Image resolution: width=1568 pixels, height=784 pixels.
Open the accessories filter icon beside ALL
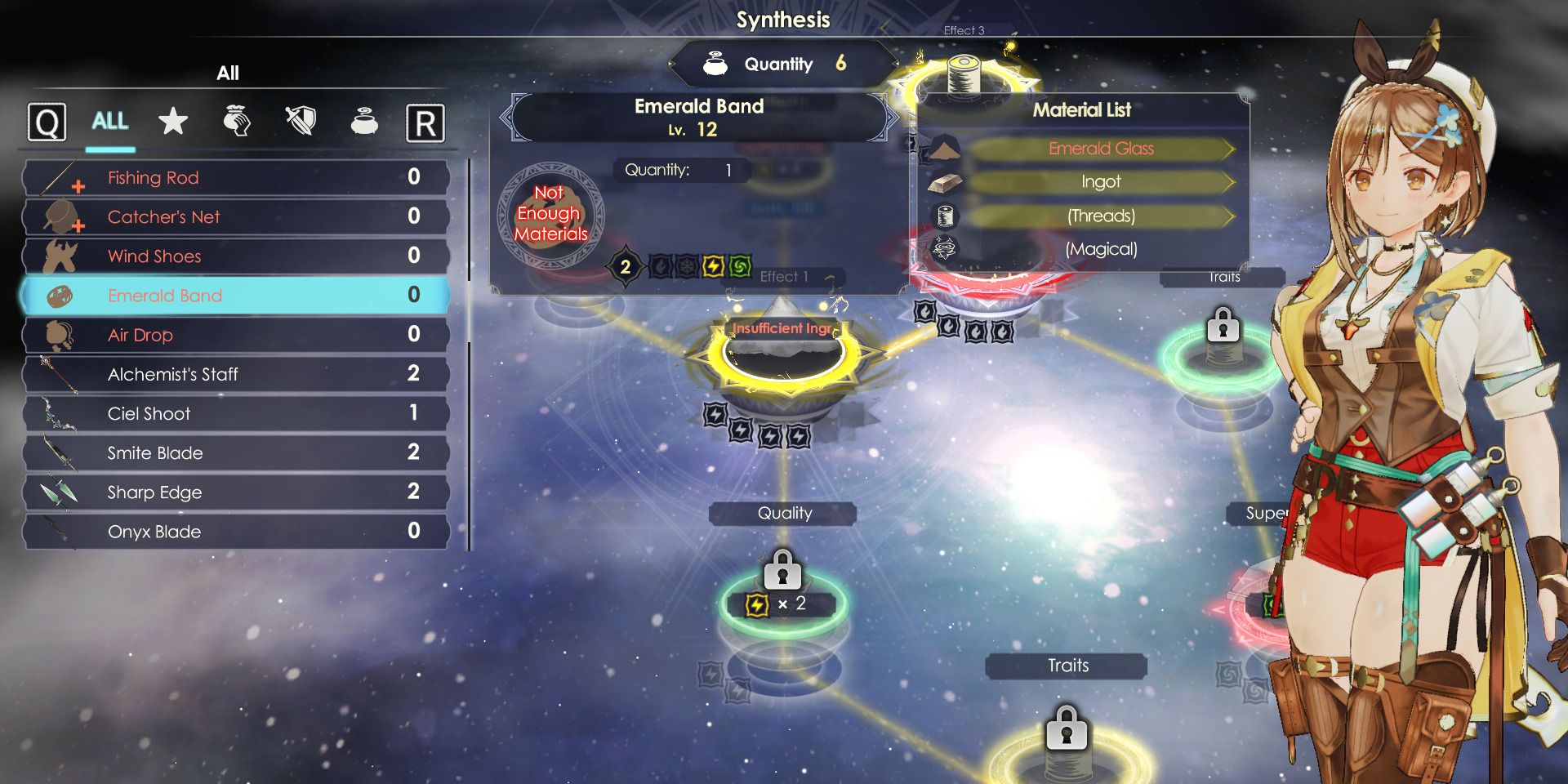236,121
